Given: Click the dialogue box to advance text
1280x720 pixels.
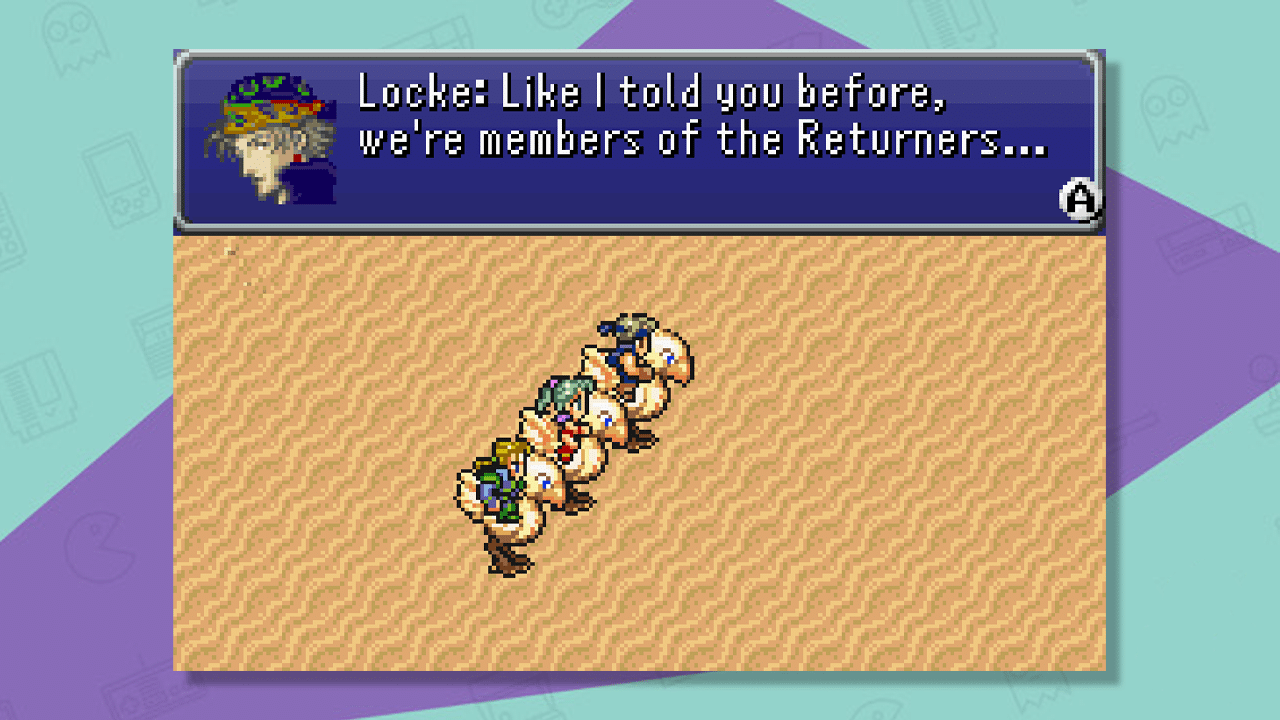Looking at the screenshot, I should pos(640,135).
